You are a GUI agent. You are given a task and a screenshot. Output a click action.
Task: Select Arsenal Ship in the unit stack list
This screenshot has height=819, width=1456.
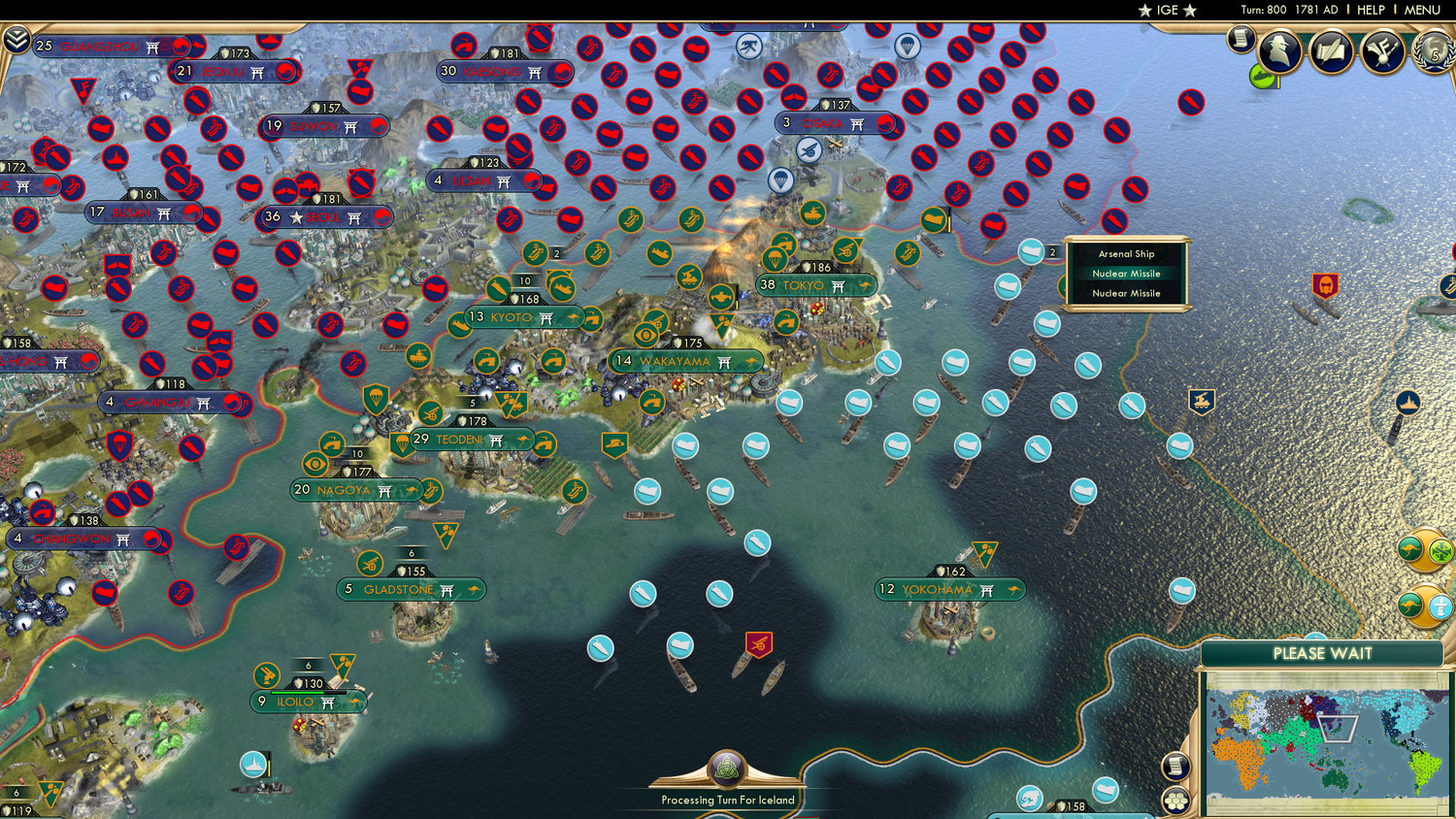click(x=1126, y=253)
